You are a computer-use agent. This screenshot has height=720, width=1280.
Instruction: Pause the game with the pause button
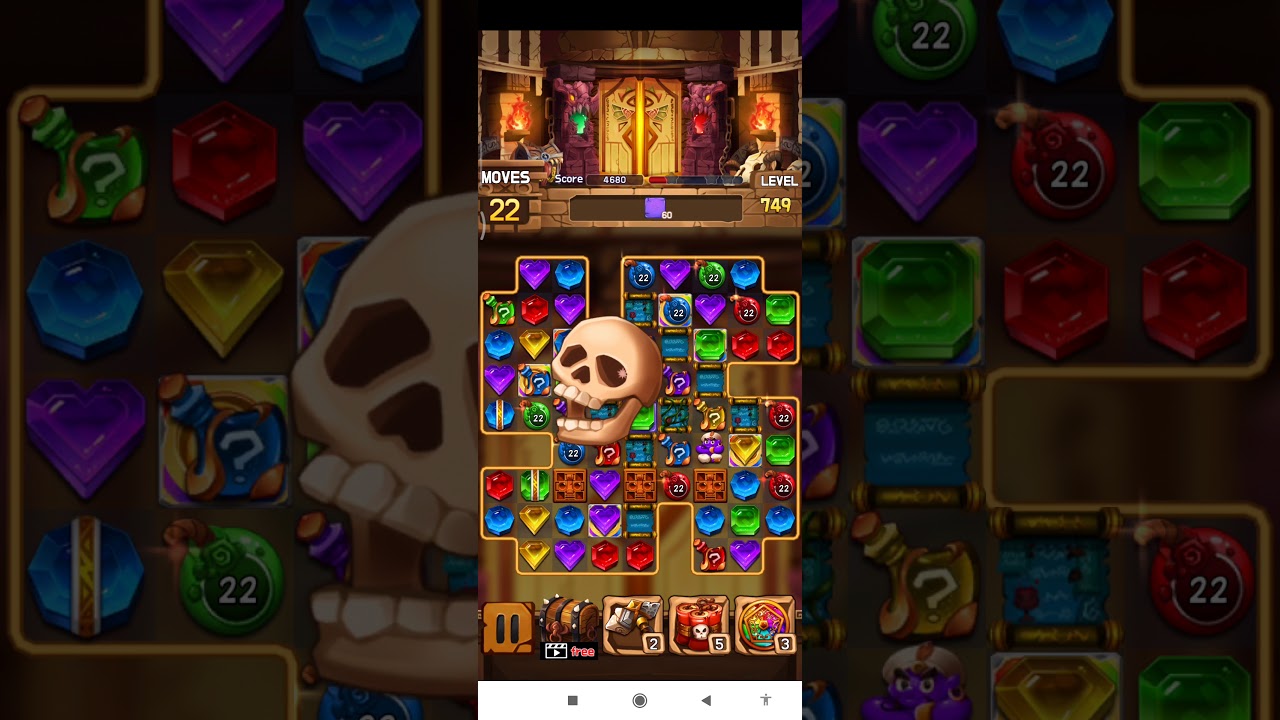(x=508, y=628)
